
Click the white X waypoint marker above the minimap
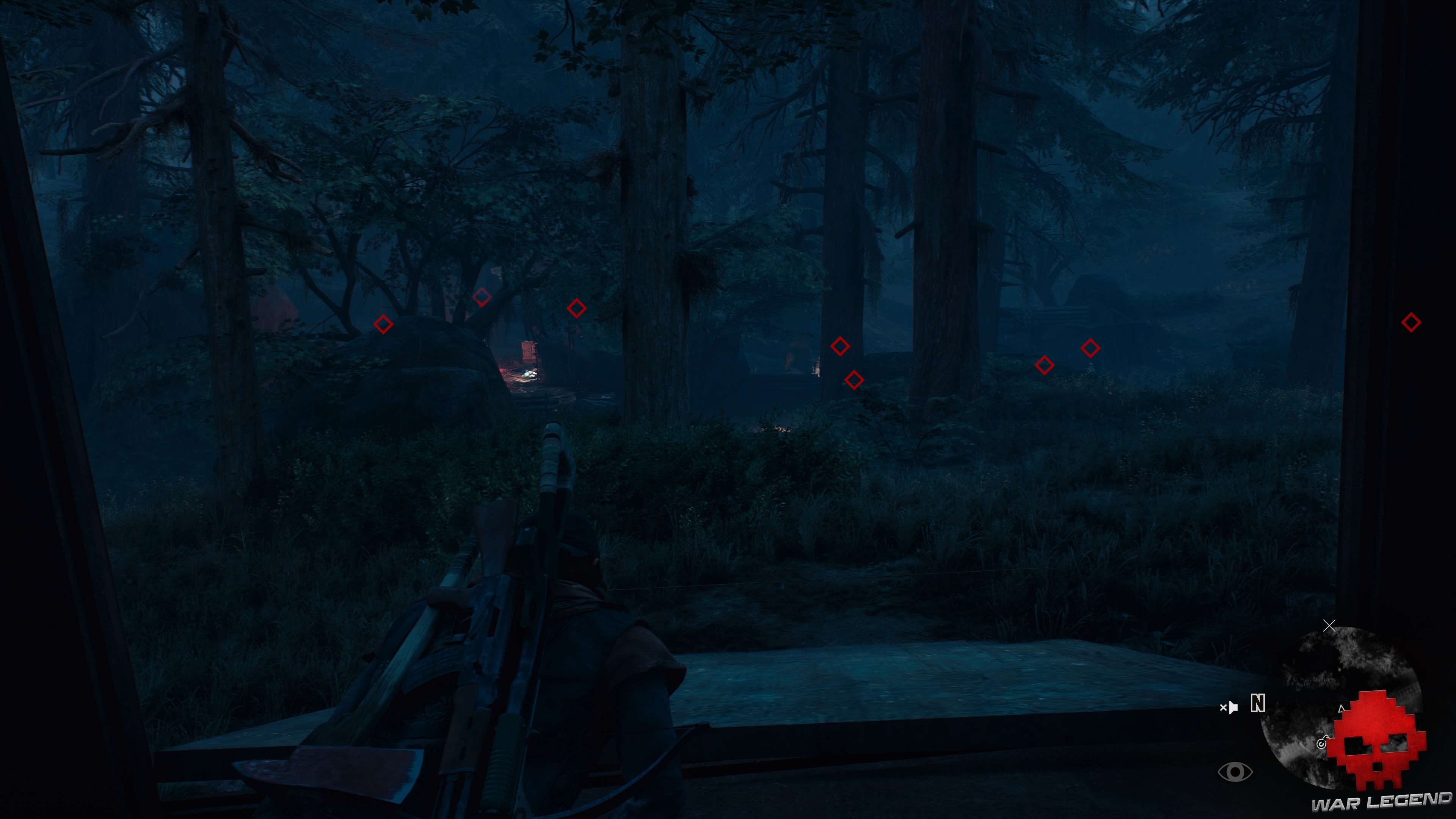click(x=1329, y=626)
